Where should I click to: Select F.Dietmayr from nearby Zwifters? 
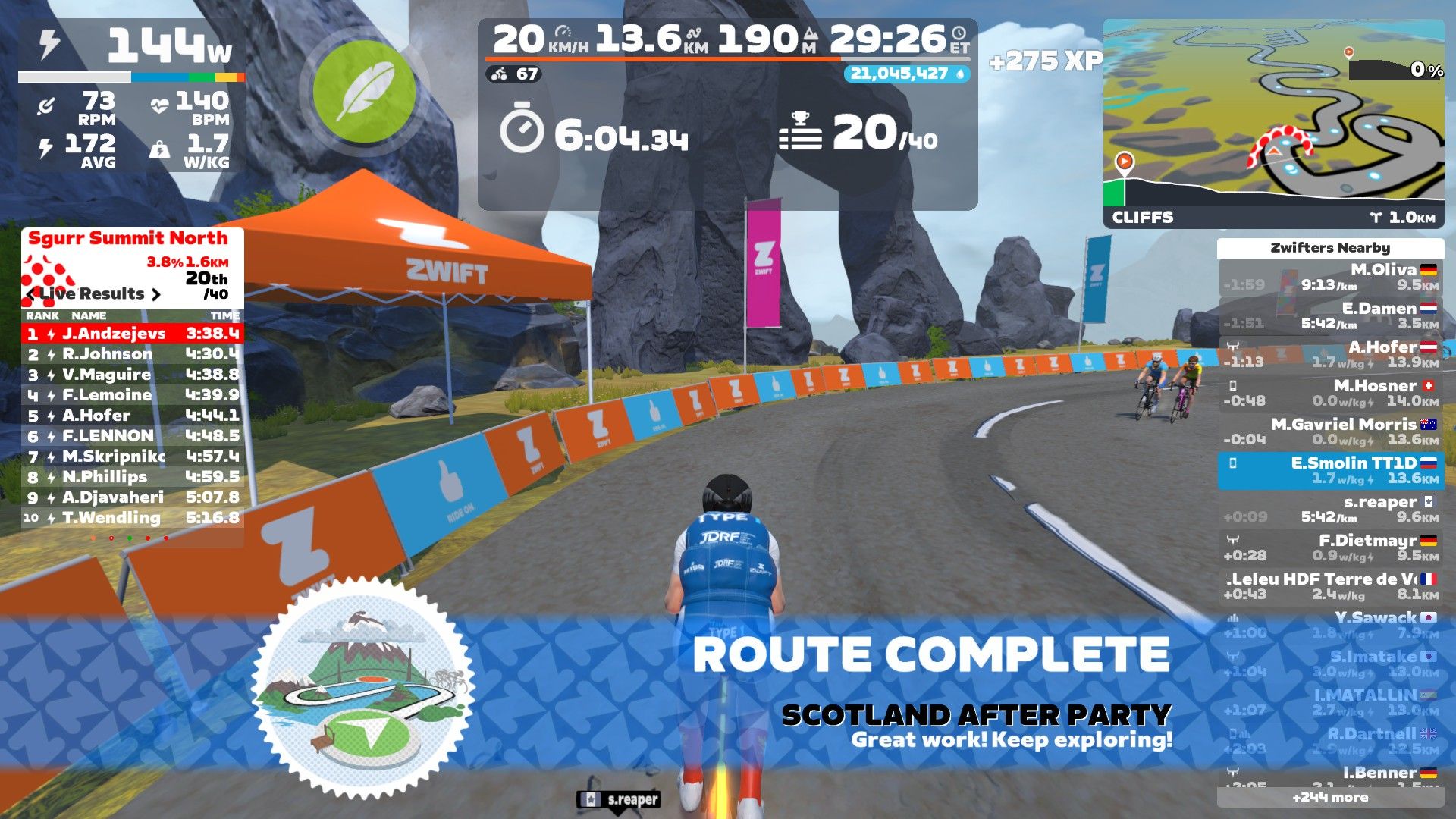pos(1330,548)
